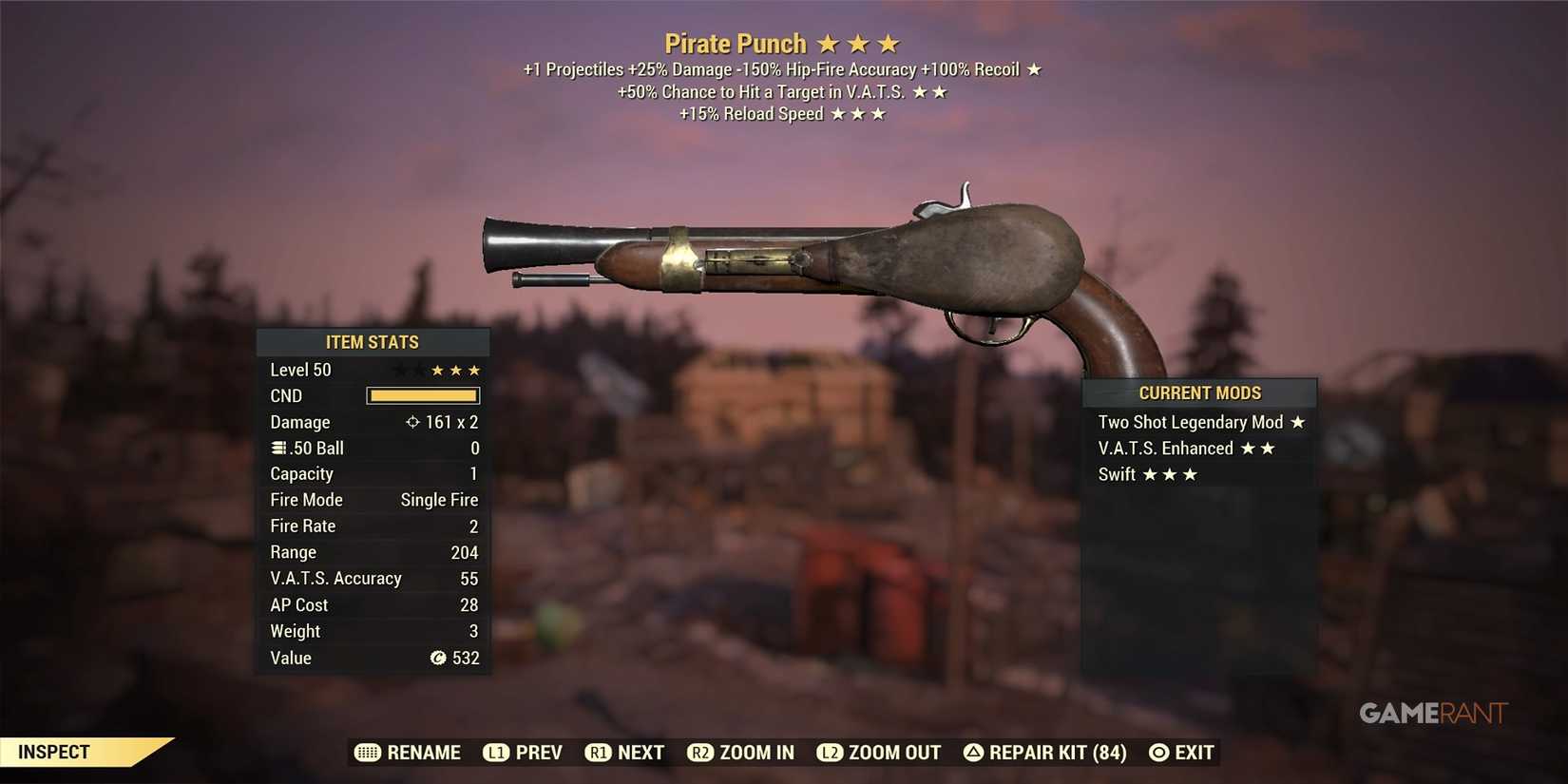
Task: Expand the Item Stats panel header
Action: click(373, 342)
